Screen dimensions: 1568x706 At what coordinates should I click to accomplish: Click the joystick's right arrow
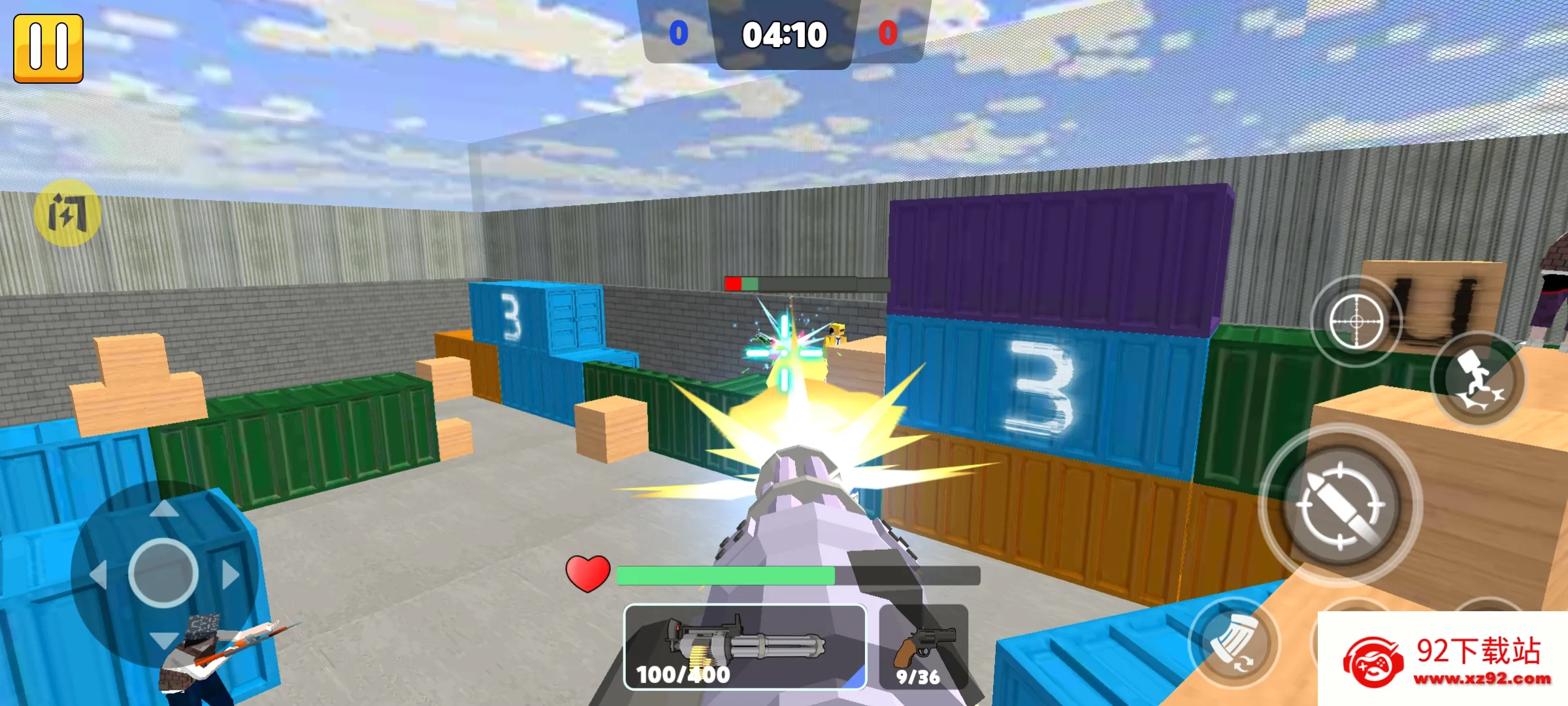point(230,575)
